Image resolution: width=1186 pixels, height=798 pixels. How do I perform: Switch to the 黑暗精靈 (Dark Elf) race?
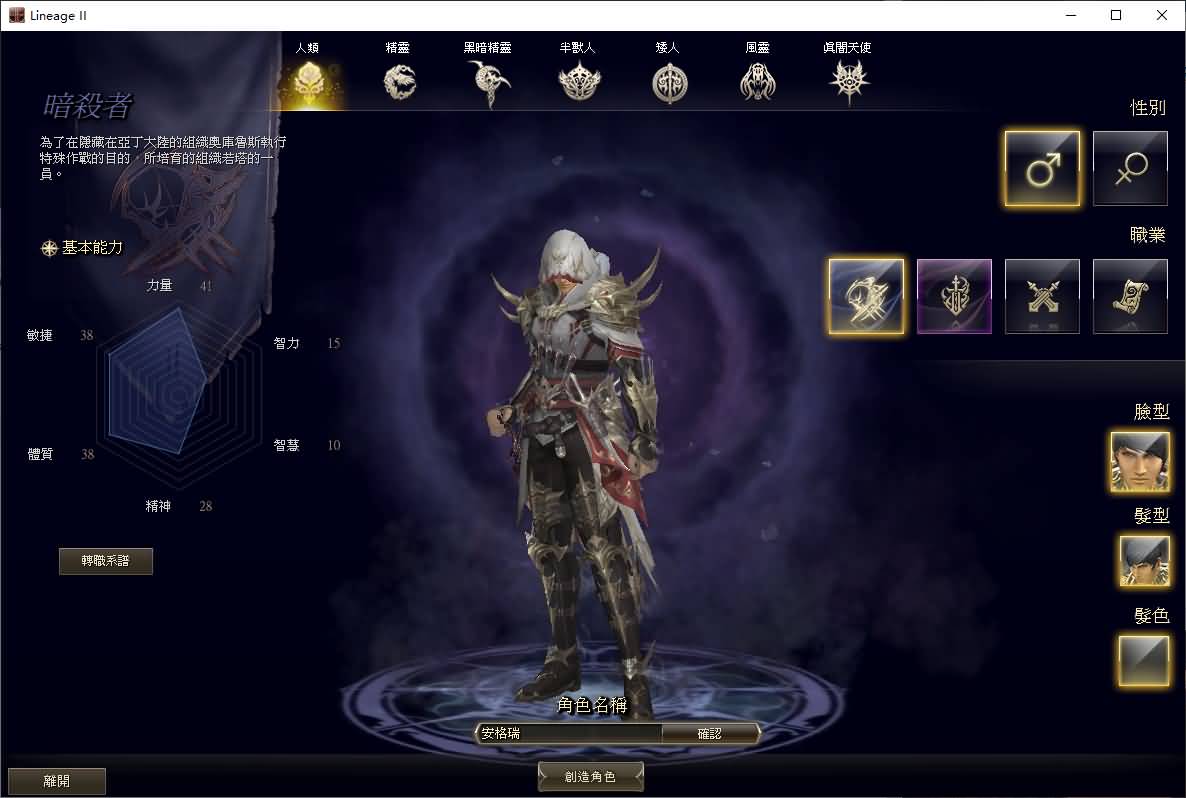point(489,80)
